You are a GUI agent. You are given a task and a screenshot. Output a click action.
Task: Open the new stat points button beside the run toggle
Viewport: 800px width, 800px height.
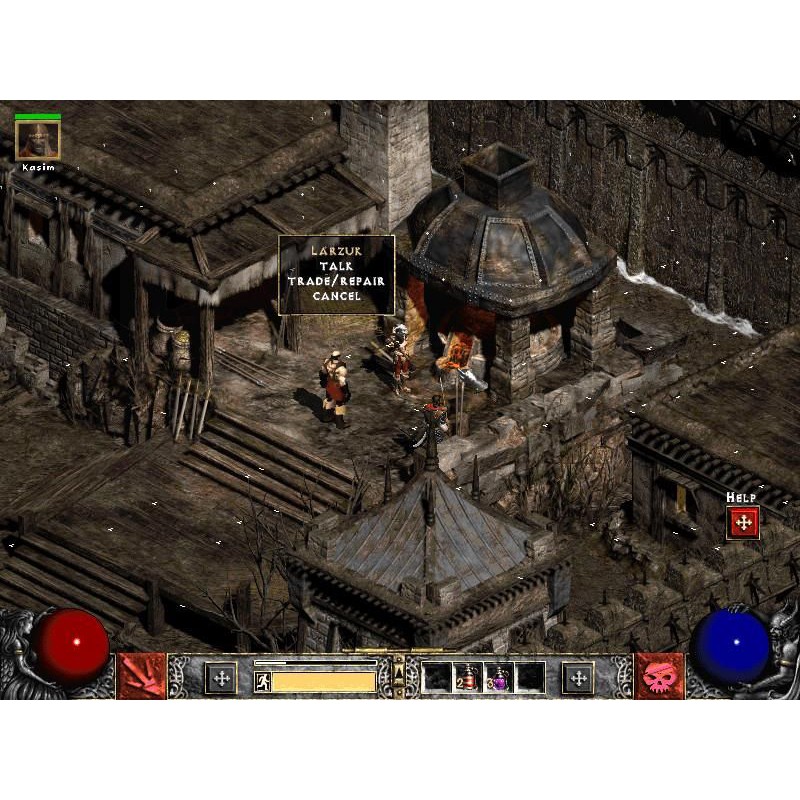pos(221,678)
